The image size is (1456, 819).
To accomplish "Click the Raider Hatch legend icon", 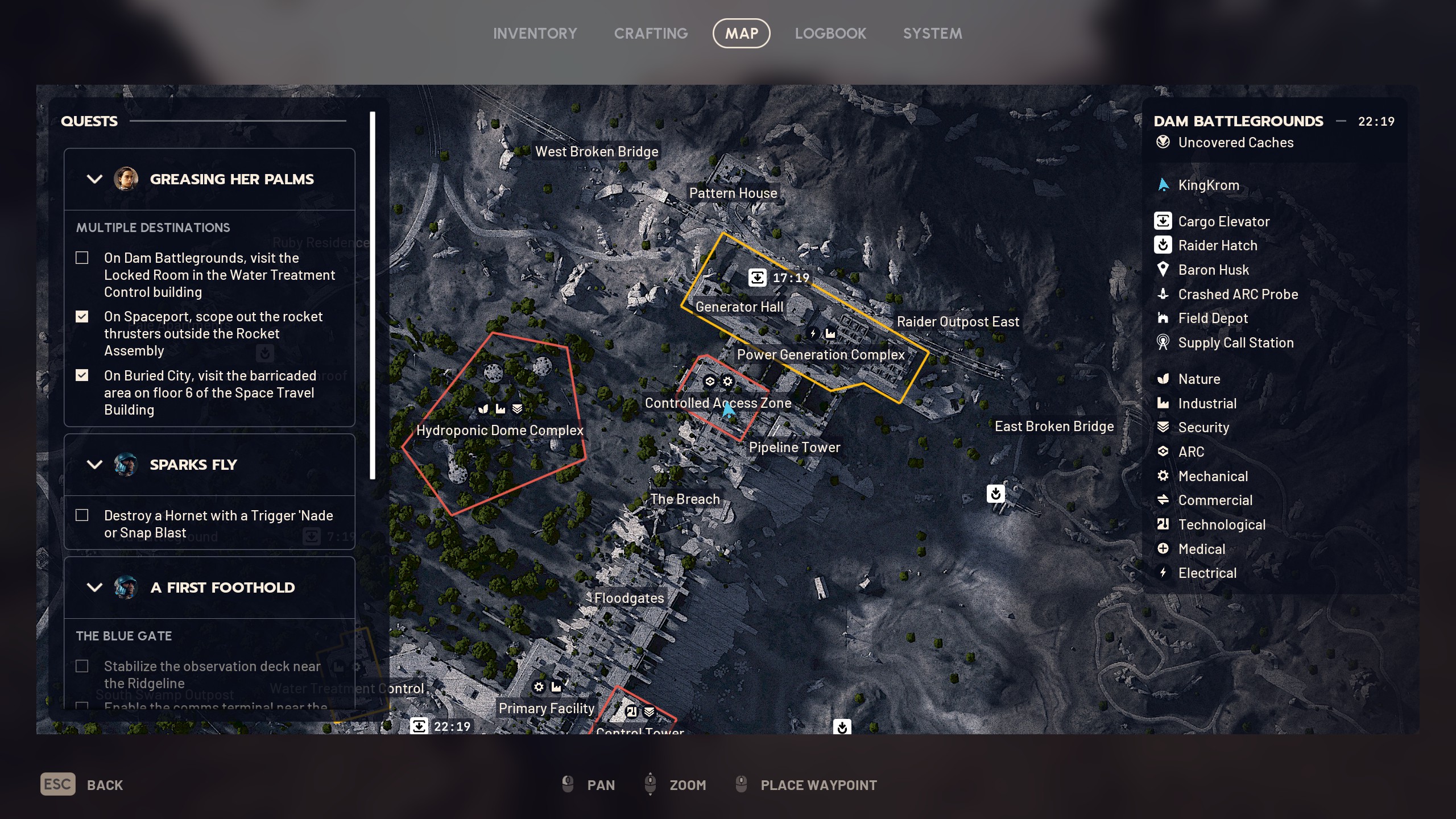I will point(1163,245).
